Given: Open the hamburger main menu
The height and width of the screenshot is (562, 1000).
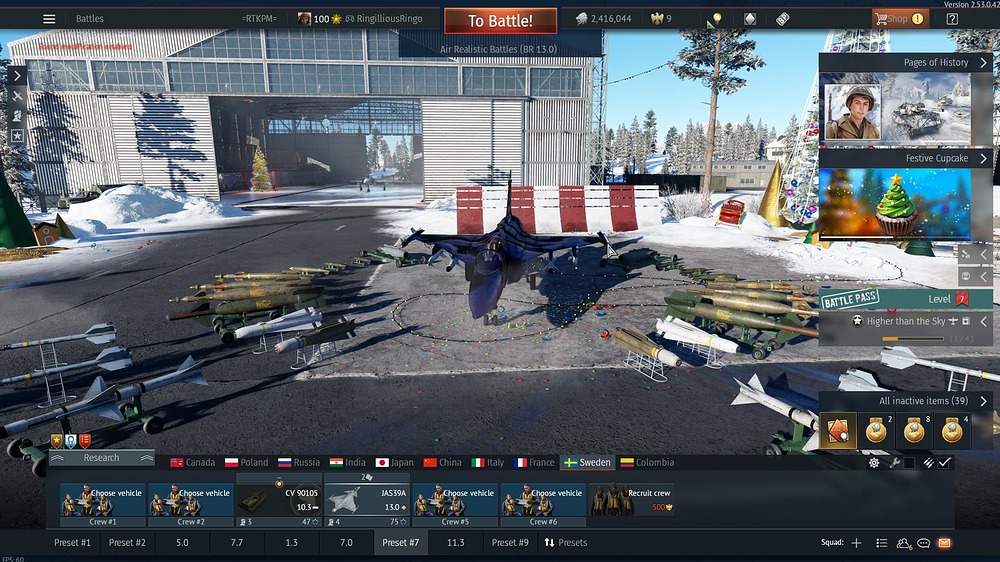Looking at the screenshot, I should [x=49, y=19].
